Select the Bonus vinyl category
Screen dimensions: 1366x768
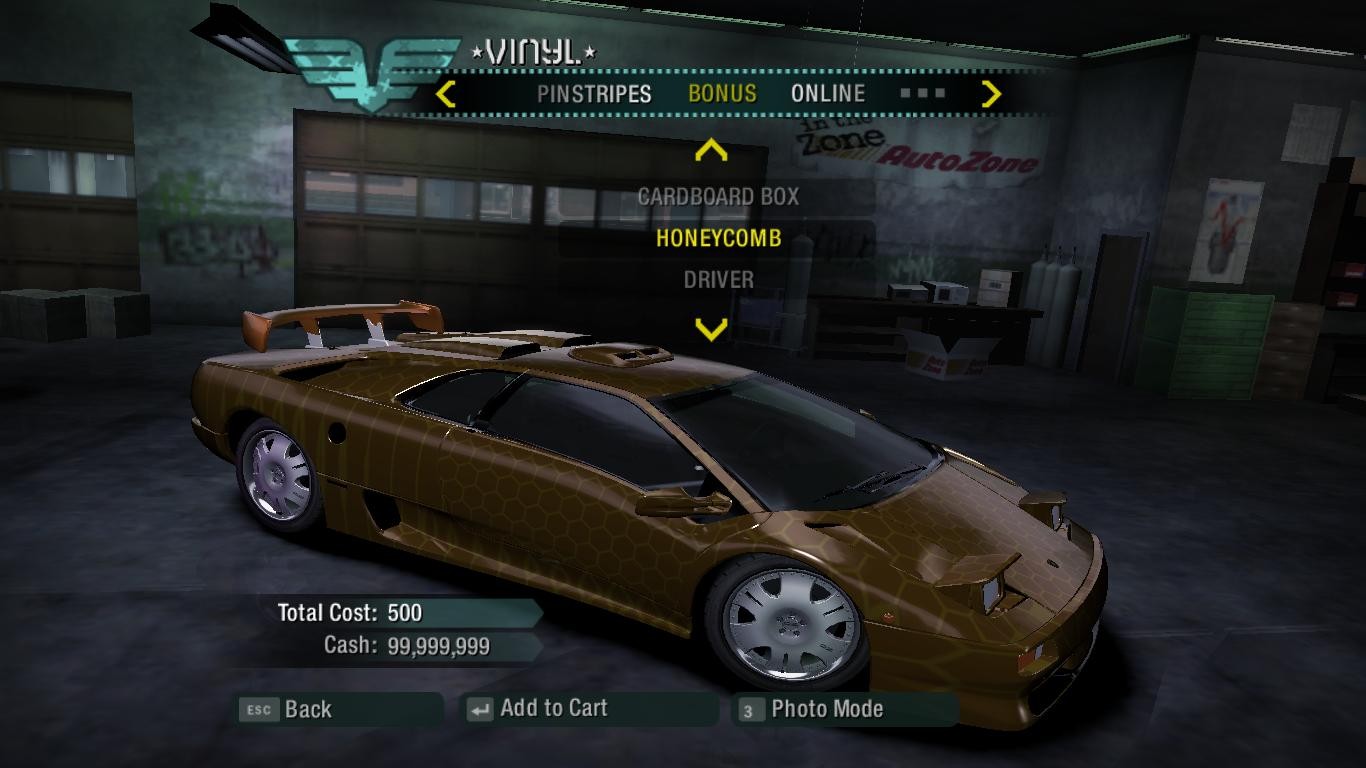point(722,94)
